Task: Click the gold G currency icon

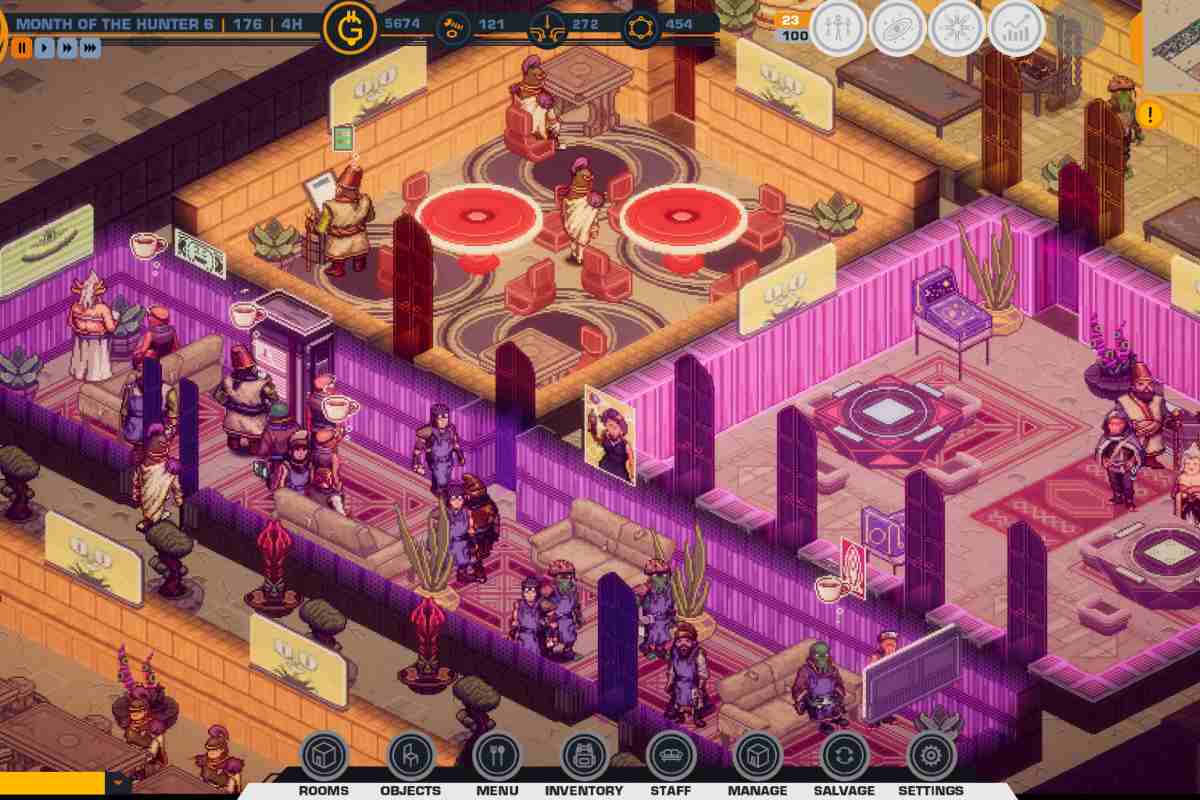Action: 350,27
